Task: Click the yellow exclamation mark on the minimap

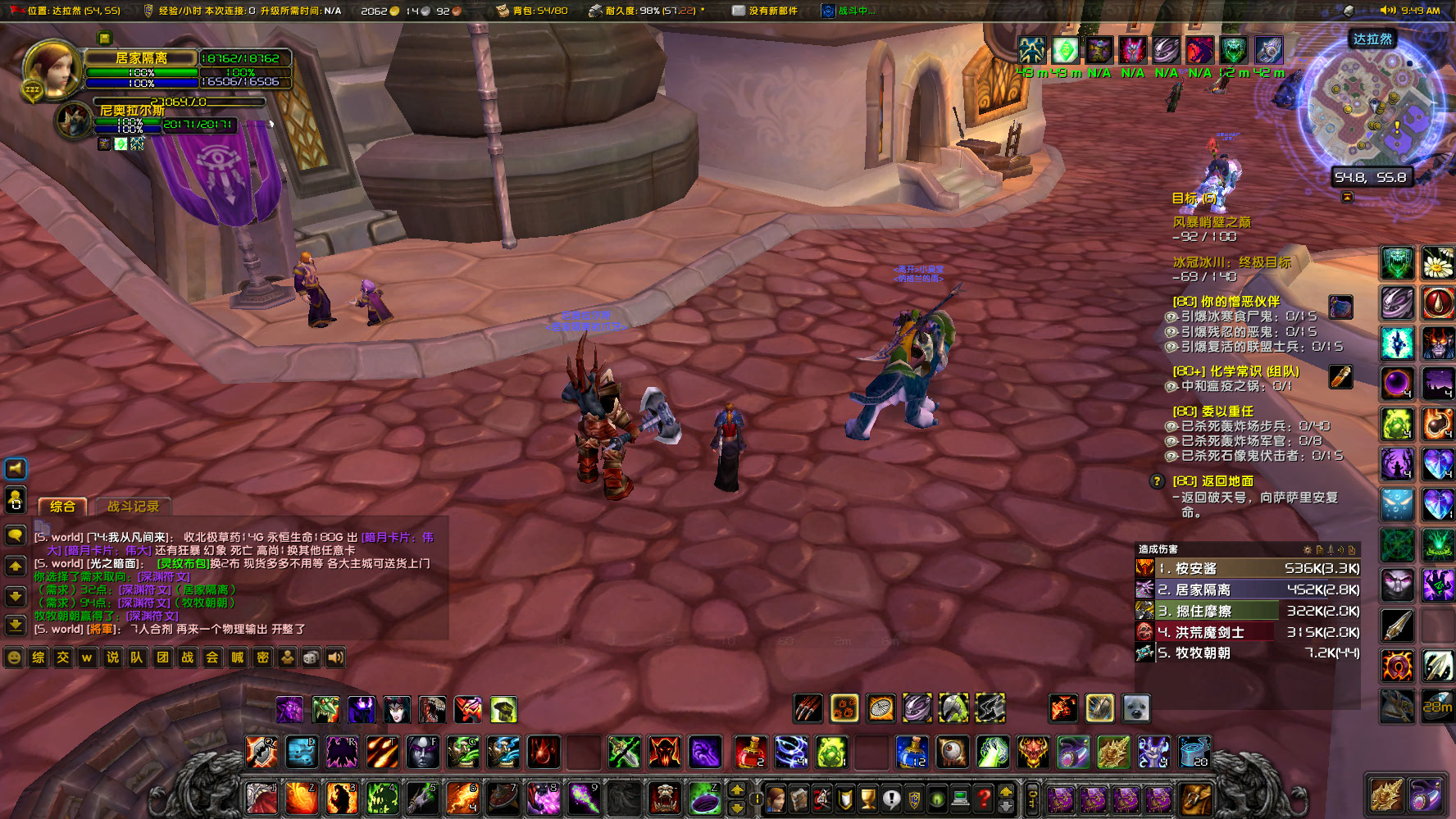Action: tap(1396, 128)
